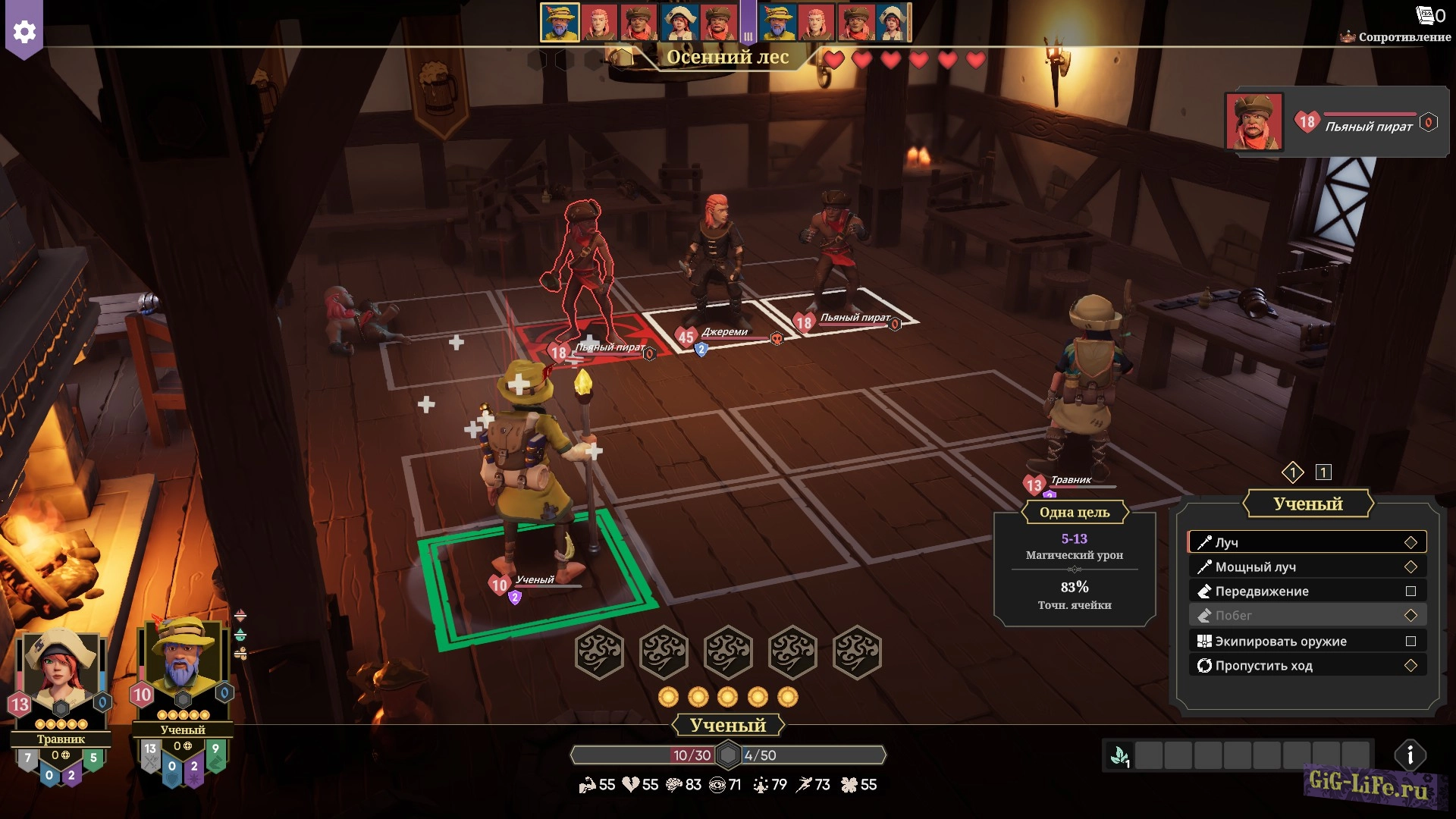Open the settings gear menu
The height and width of the screenshot is (819, 1456).
pos(24,32)
